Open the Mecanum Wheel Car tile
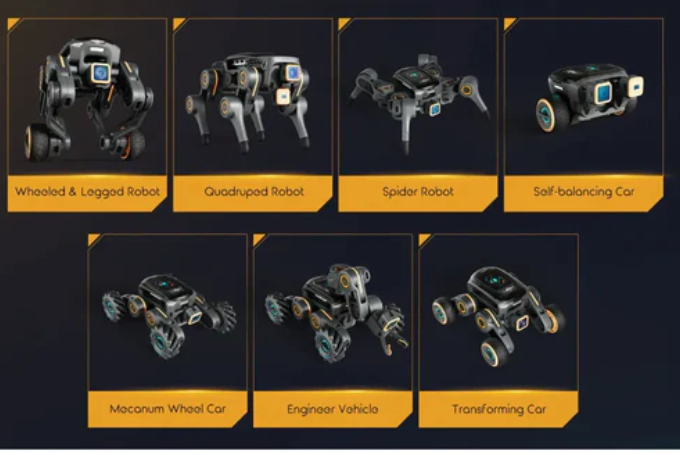 [167, 330]
